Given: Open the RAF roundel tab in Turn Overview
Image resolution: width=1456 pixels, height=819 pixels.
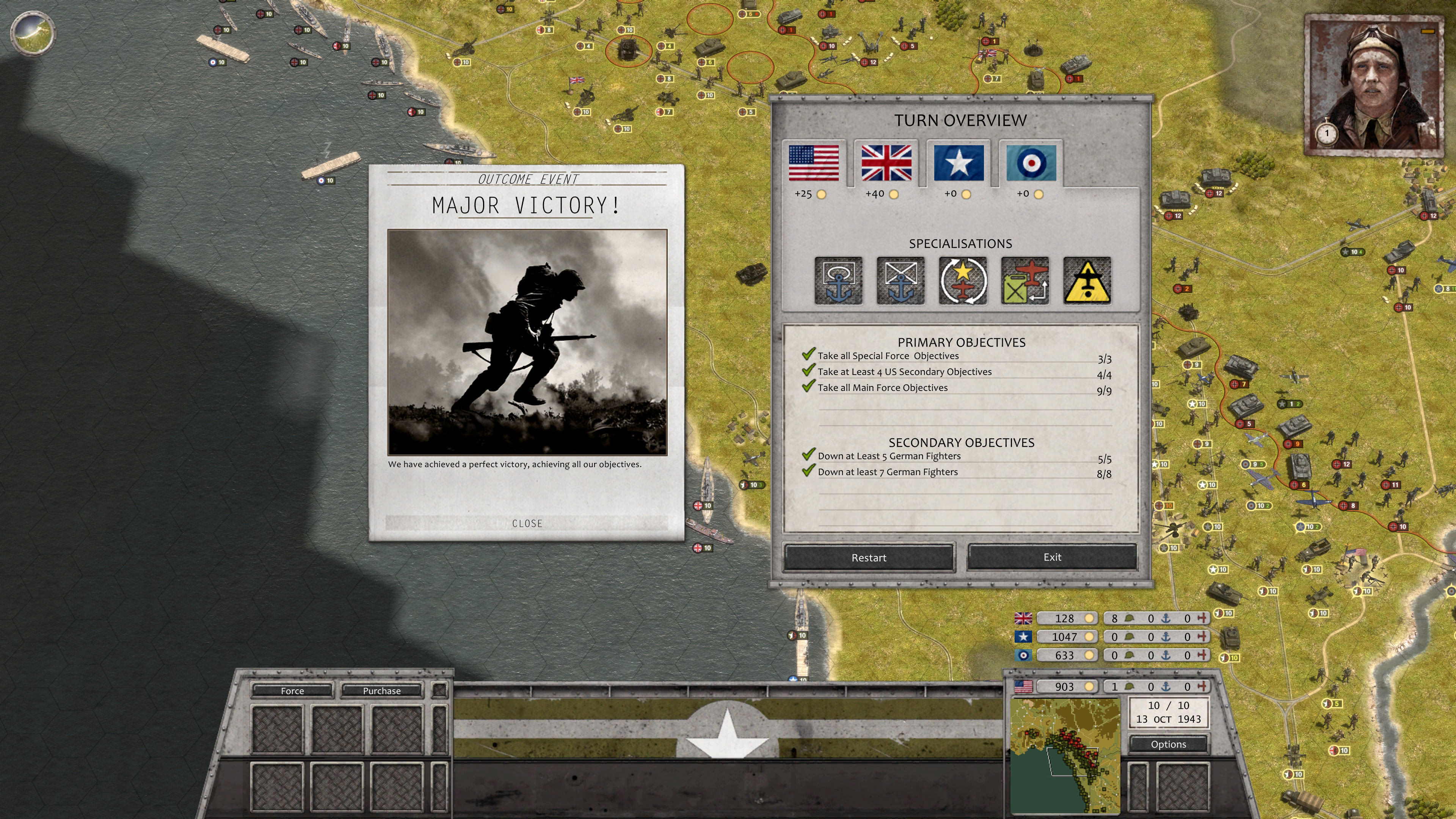Looking at the screenshot, I should 1031,164.
